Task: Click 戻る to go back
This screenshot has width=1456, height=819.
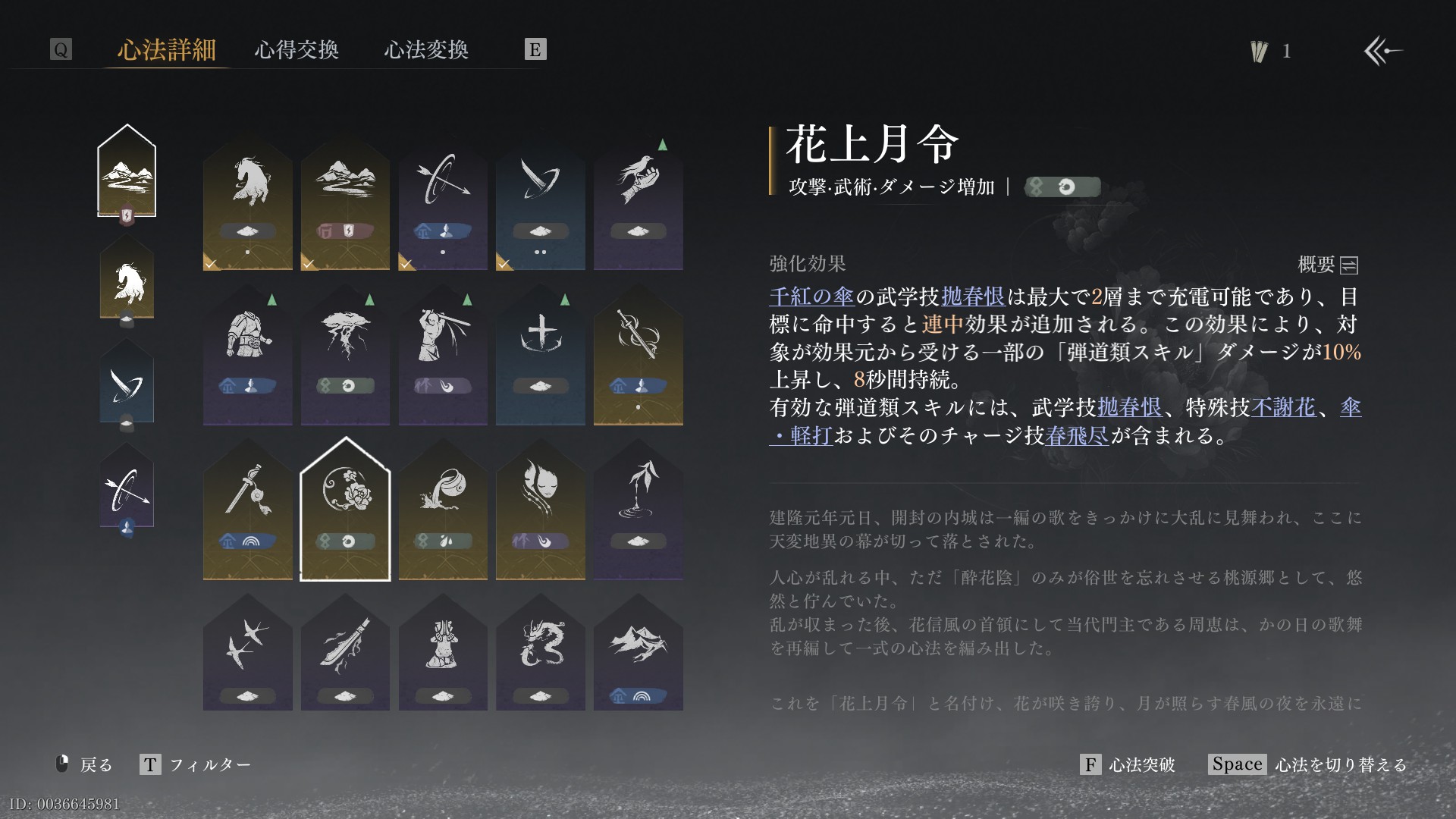Action: (85, 764)
